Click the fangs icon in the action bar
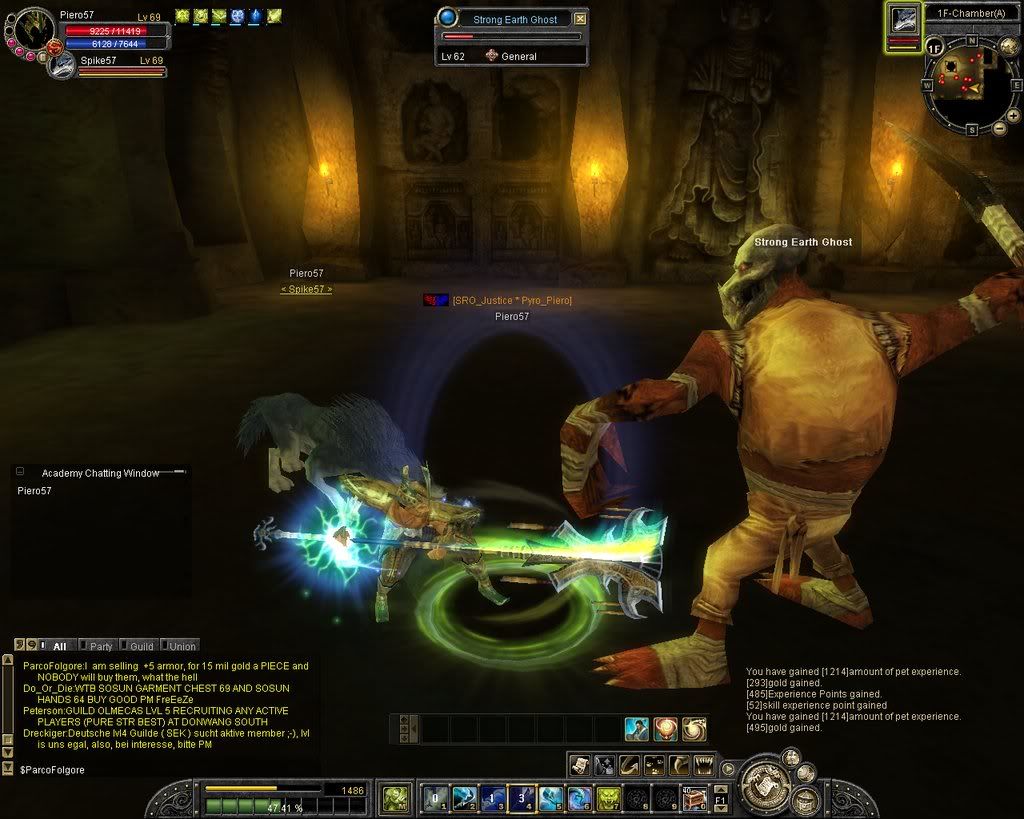The height and width of the screenshot is (819, 1024). point(704,765)
